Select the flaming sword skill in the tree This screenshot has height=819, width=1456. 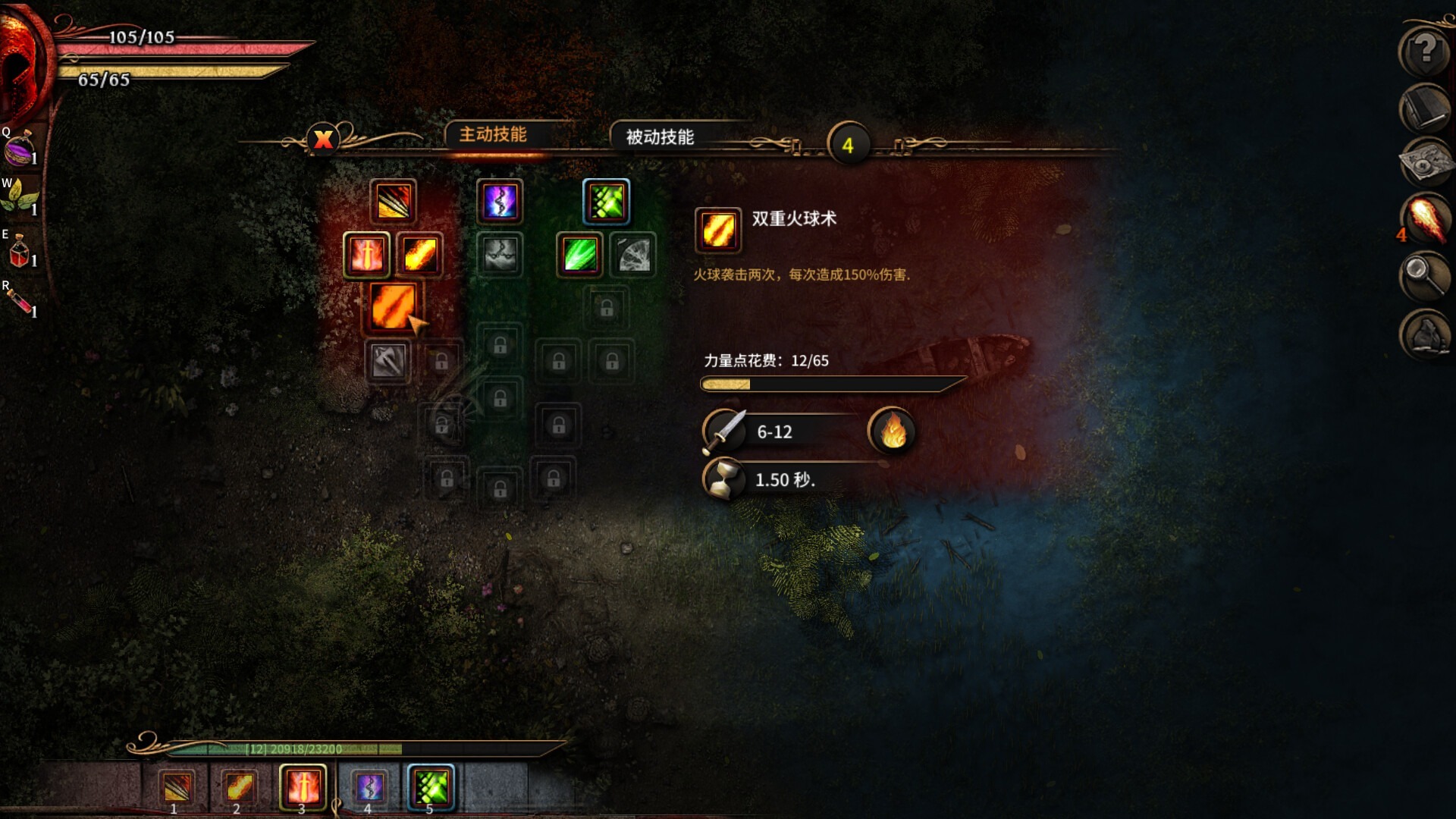[x=366, y=255]
